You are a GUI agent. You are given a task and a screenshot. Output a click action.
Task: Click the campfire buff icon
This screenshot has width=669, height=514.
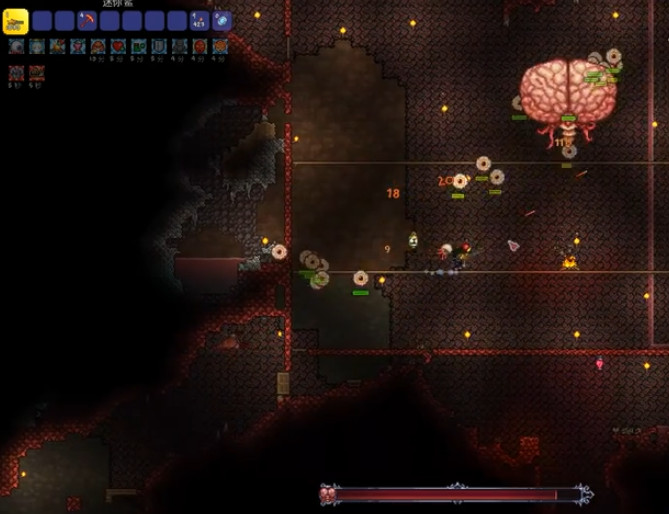click(x=57, y=46)
